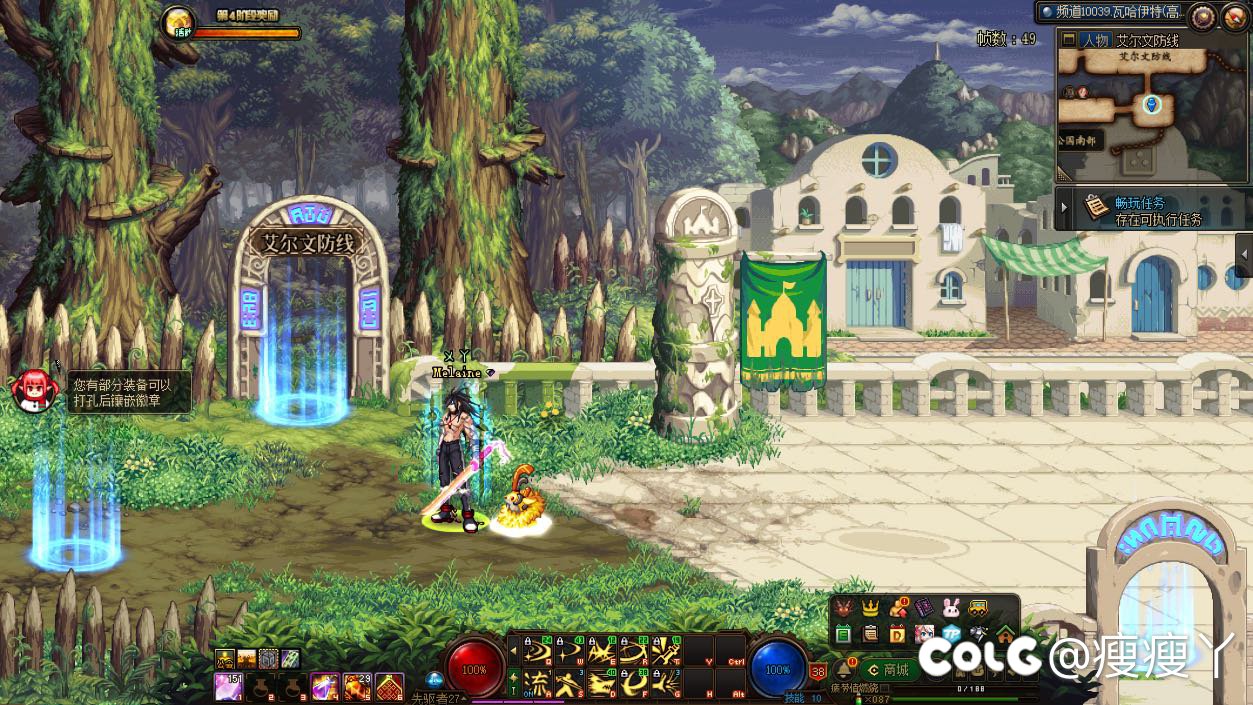Screen dimensions: 1253x705
Task: Open the channel selector 频道10039
Action: [x=1110, y=13]
